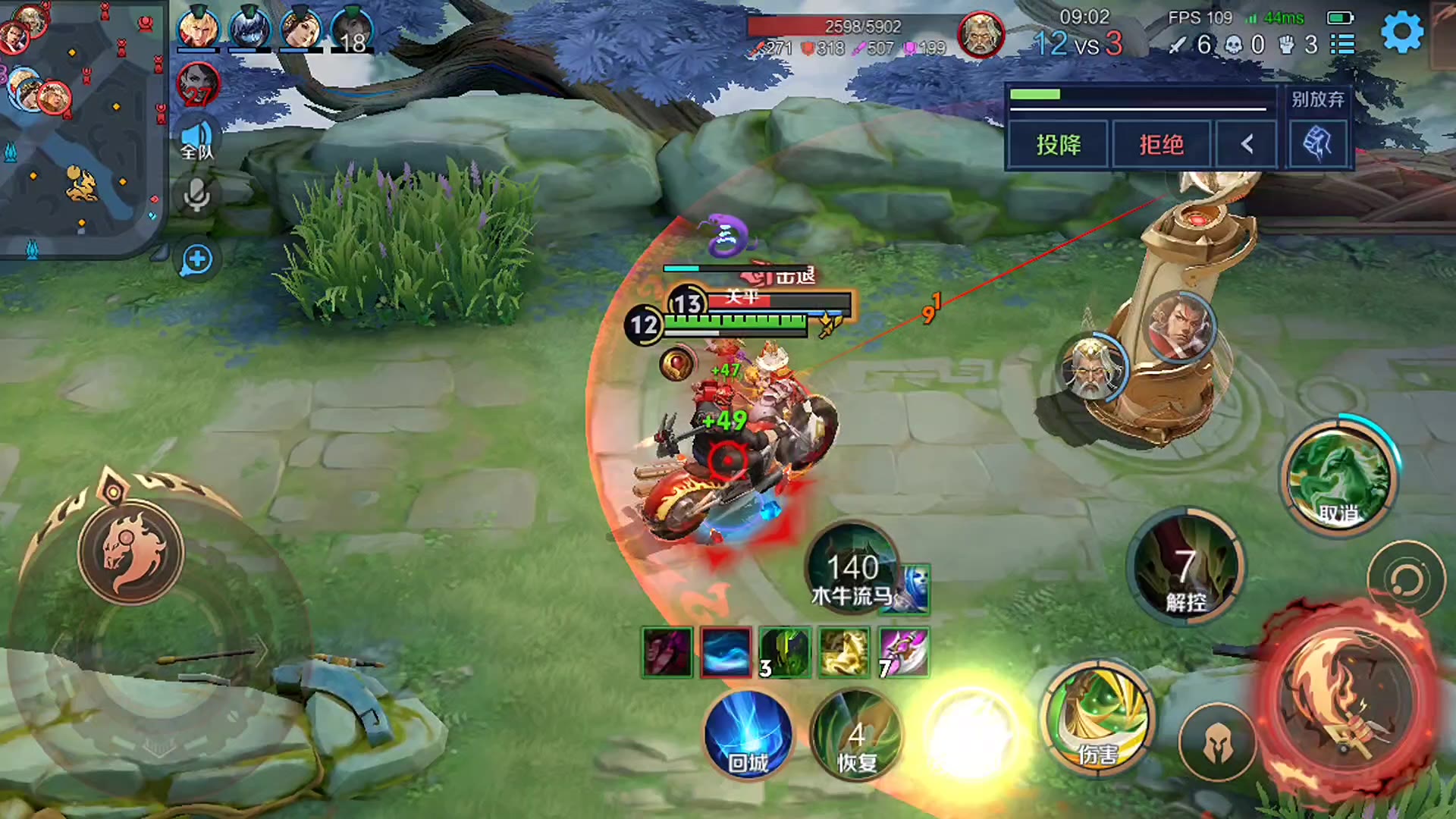
Task: Tap the 取消 cancel skill button
Action: tap(1338, 479)
